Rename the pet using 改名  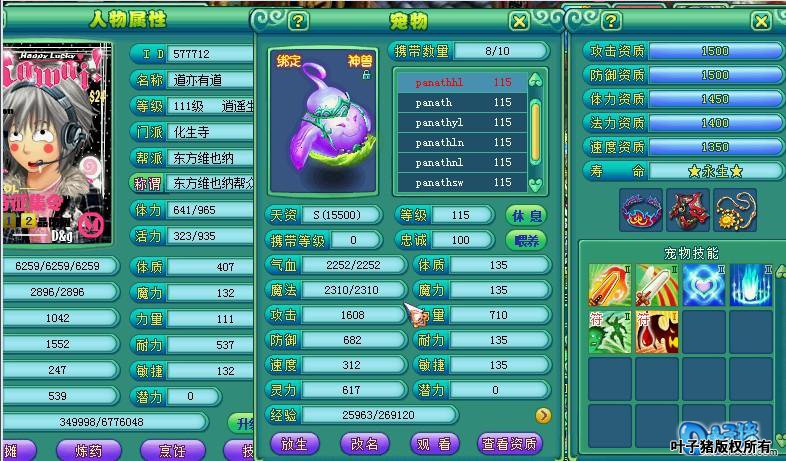[x=364, y=443]
